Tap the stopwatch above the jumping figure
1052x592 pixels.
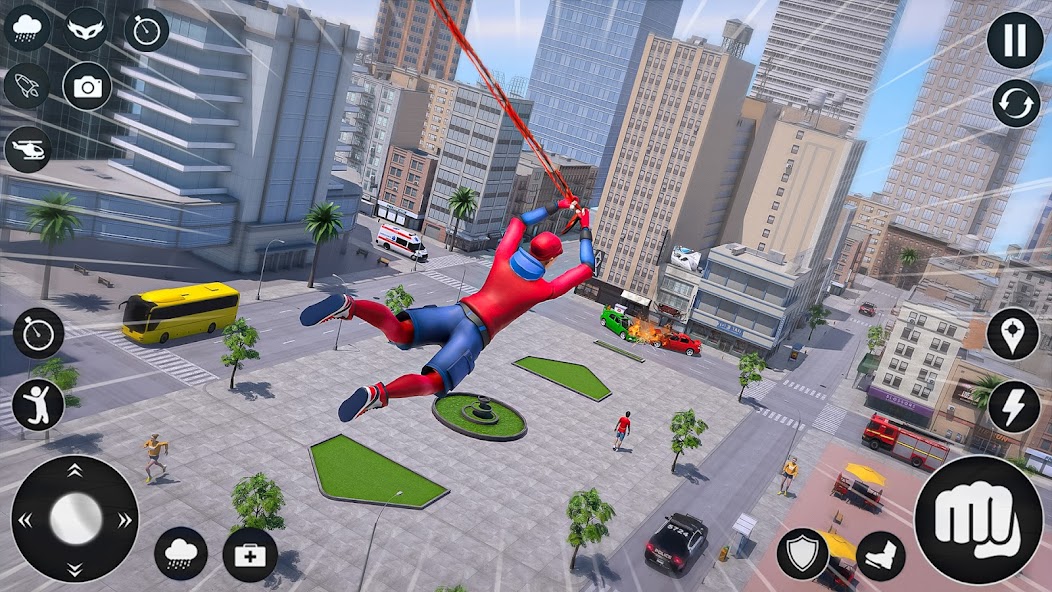point(38,333)
